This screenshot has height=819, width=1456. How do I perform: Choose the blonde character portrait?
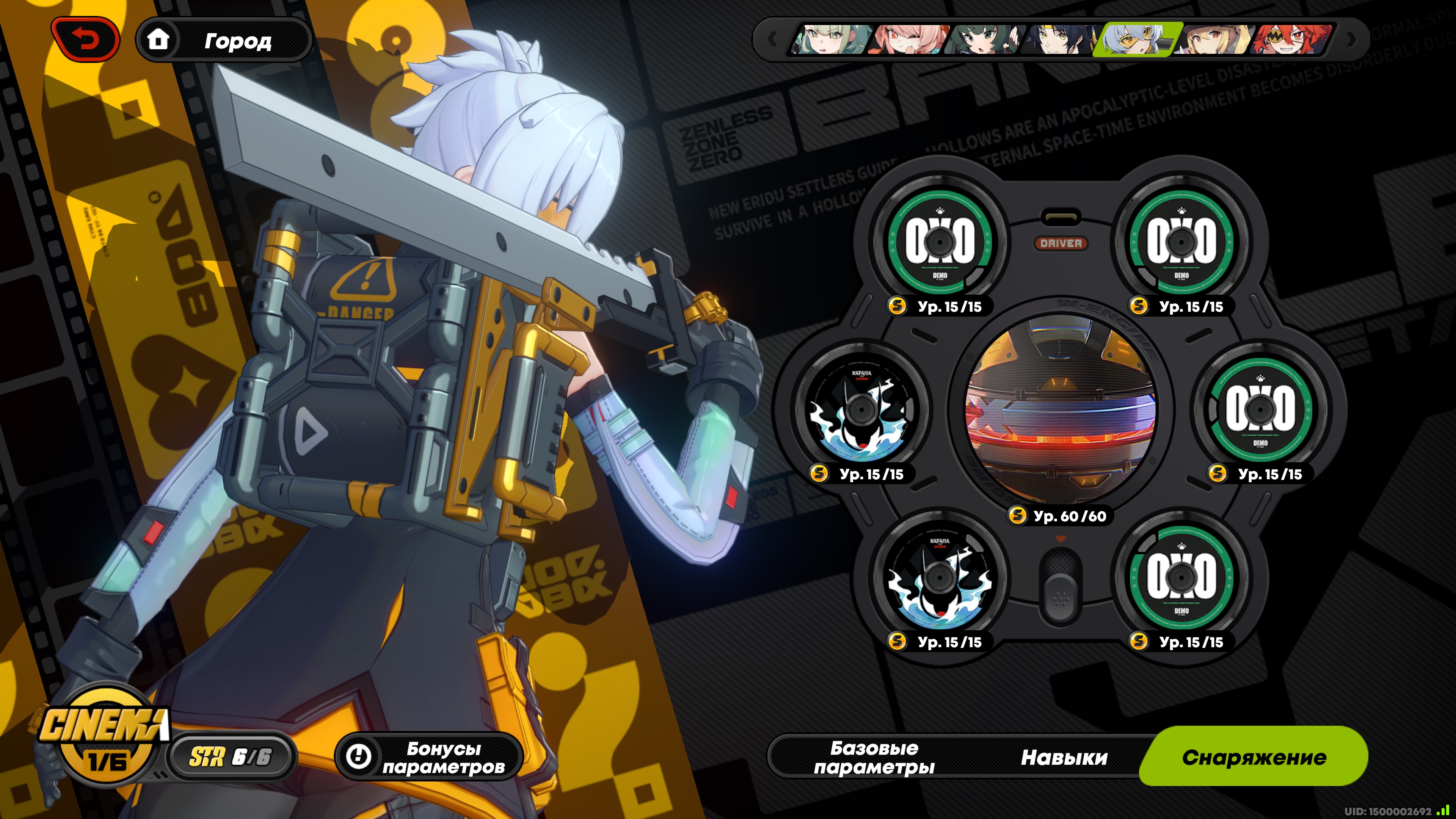point(1214,39)
